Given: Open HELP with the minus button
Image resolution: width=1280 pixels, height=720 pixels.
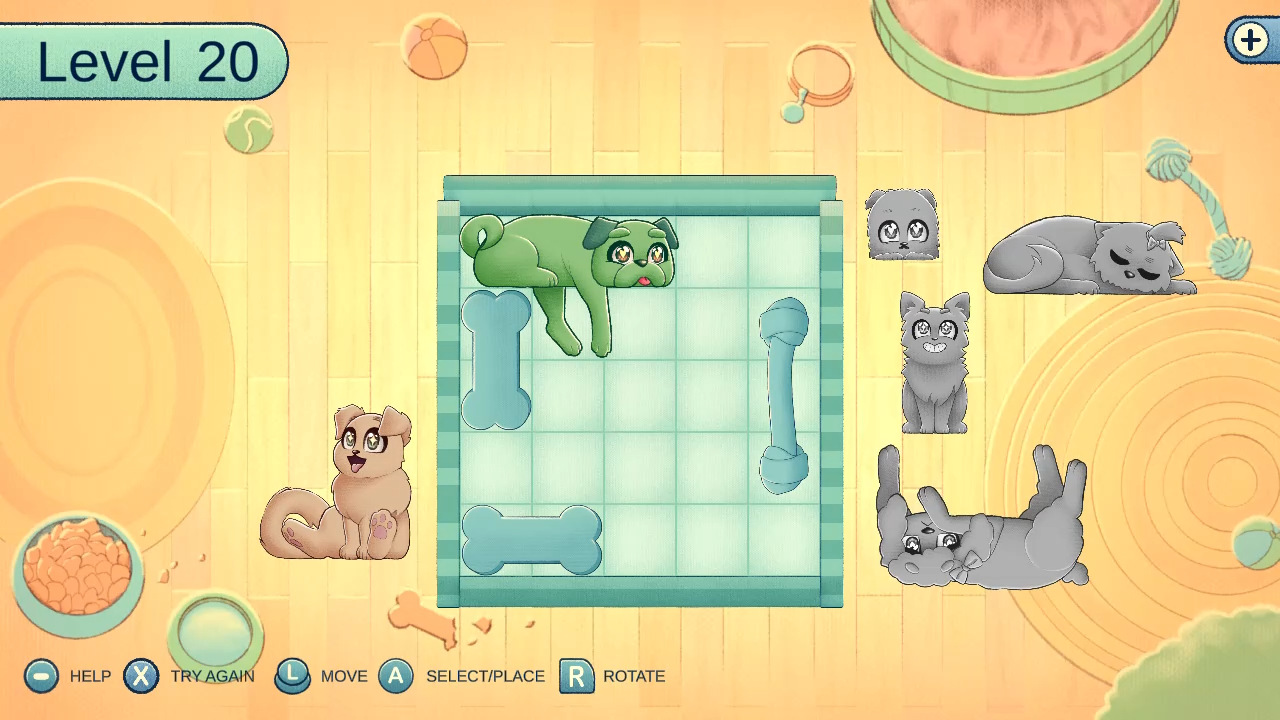Looking at the screenshot, I should point(40,676).
